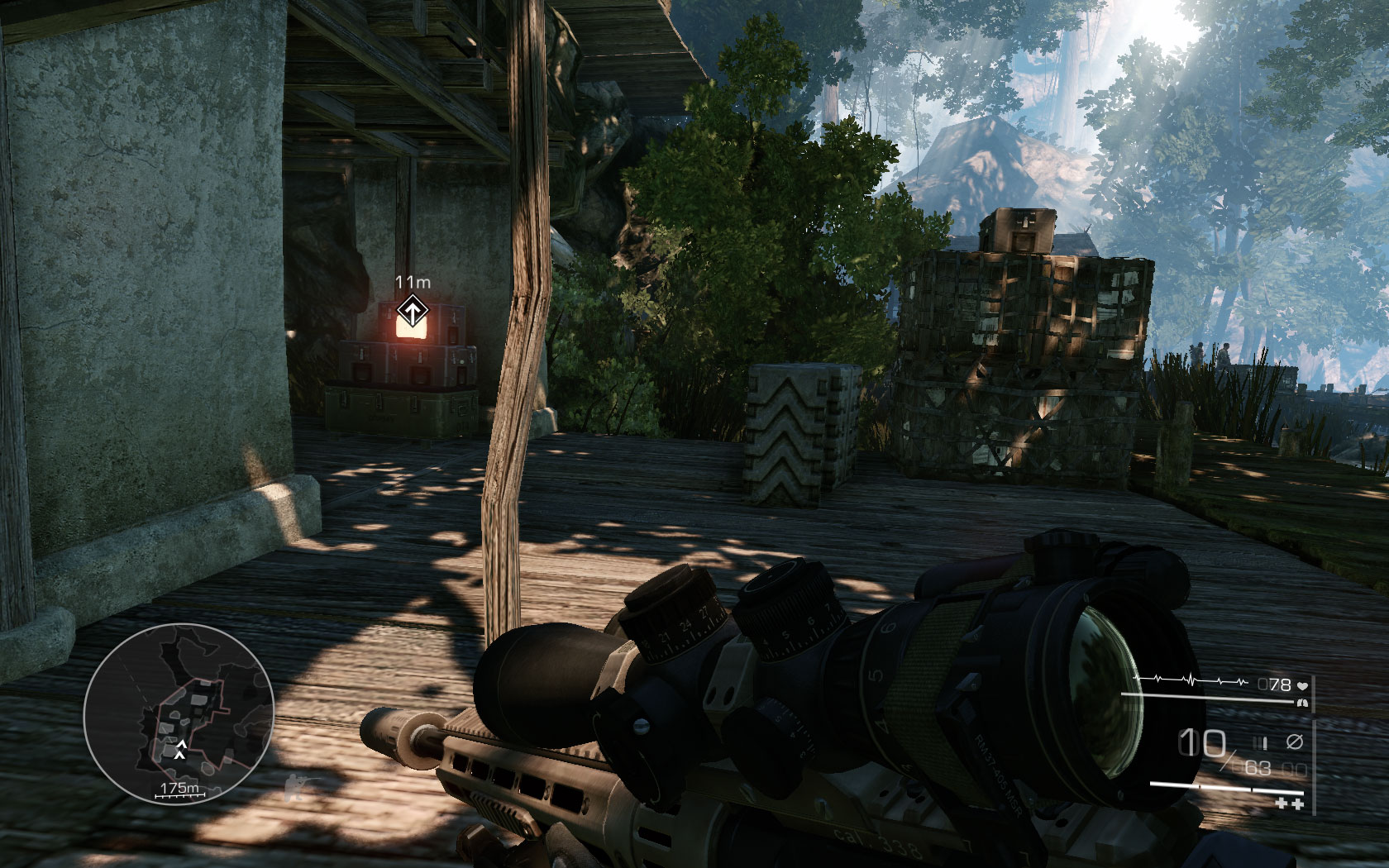
Task: Select the lungs breathing indicator icon
Action: (1302, 703)
